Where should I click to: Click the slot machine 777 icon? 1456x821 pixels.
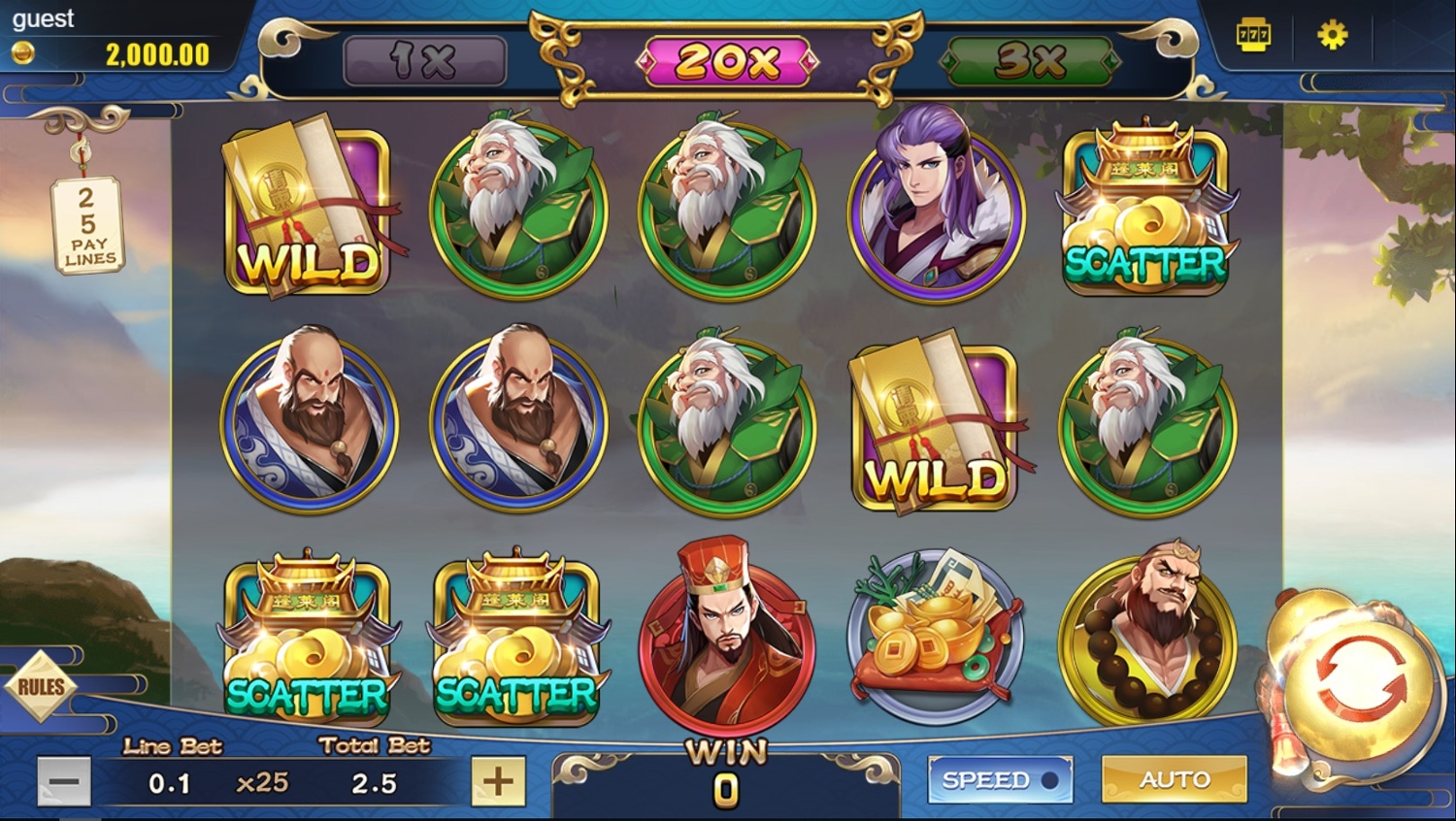(1253, 37)
